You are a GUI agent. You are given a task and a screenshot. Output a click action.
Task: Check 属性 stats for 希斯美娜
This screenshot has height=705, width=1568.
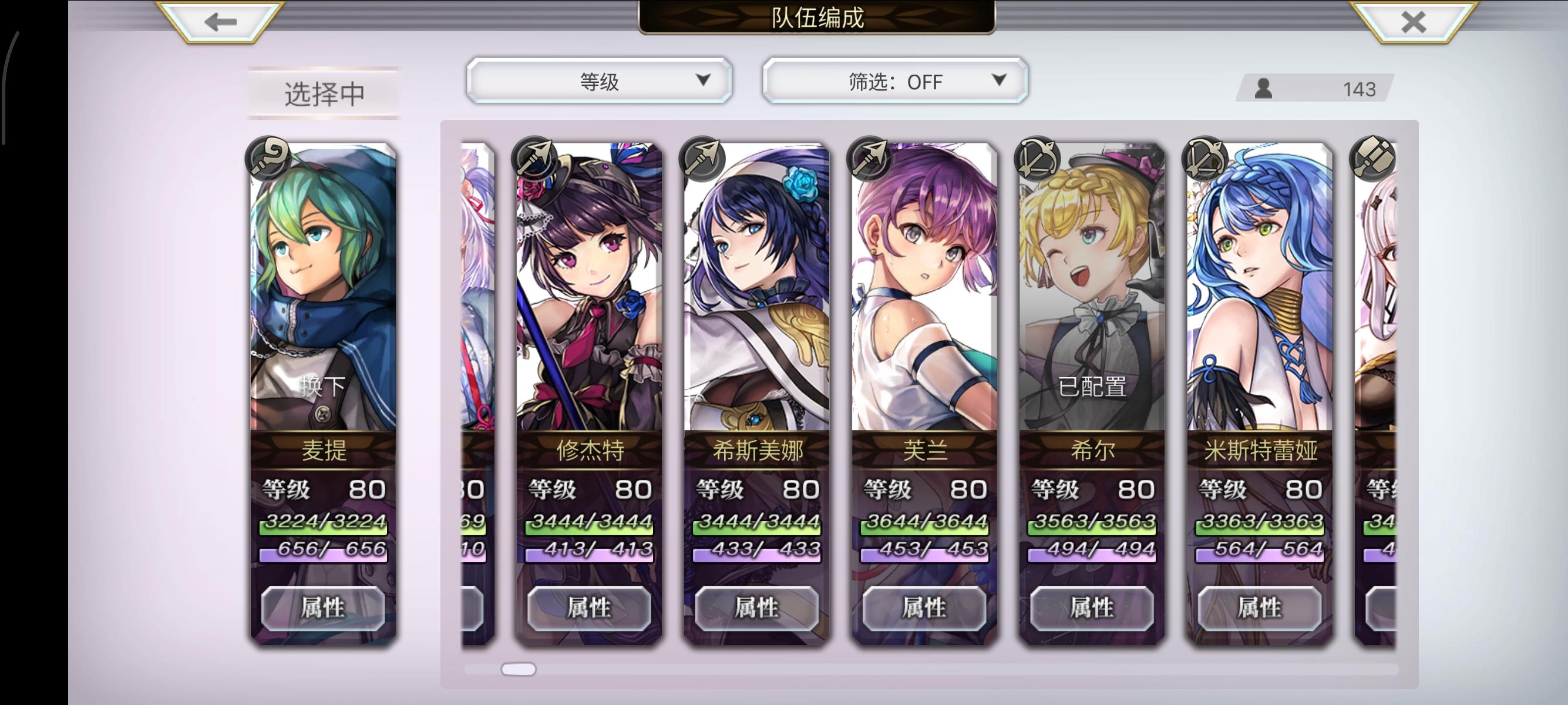[756, 607]
